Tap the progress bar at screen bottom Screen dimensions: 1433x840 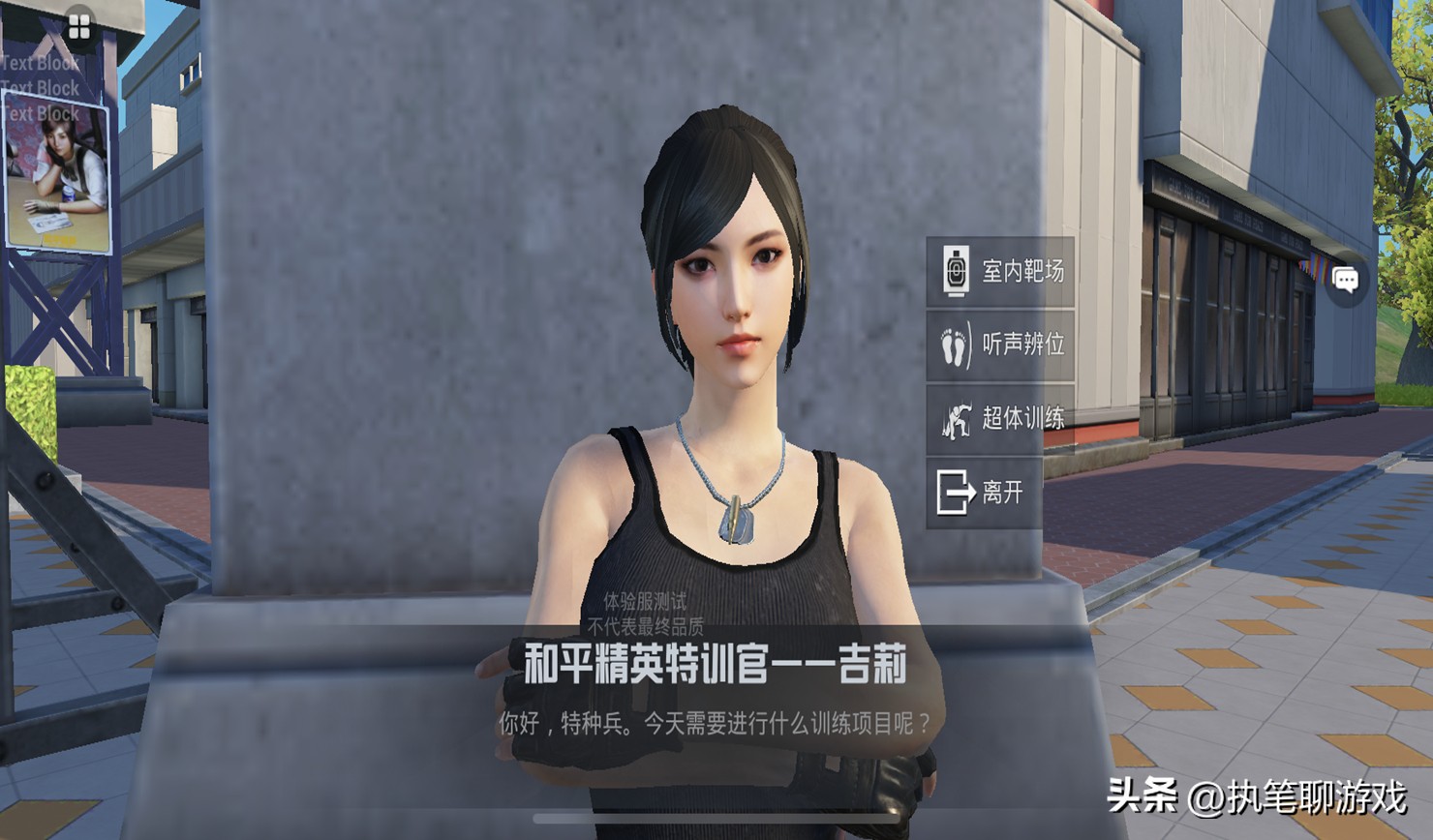[716, 818]
